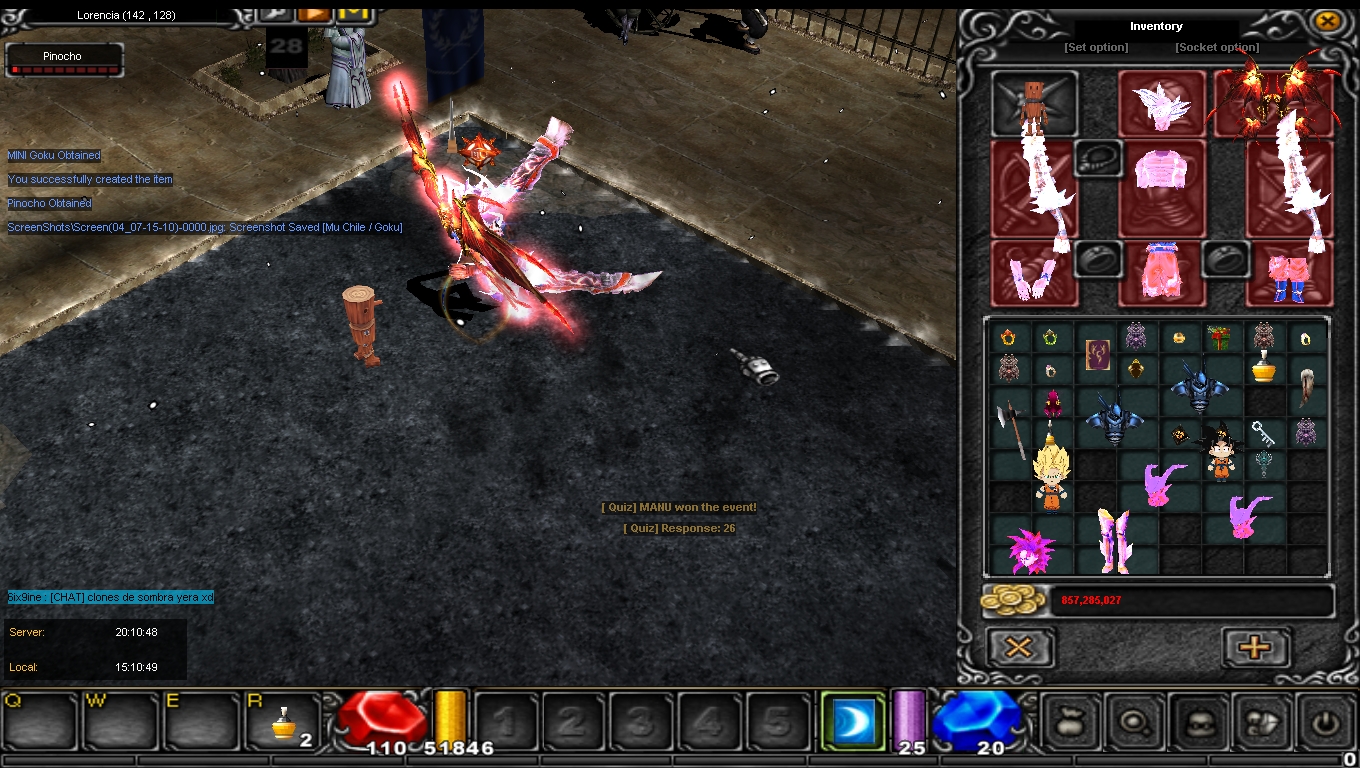Pick the blonde Super Saiyan Goku item
Image resolution: width=1360 pixels, height=768 pixels.
[1051, 477]
